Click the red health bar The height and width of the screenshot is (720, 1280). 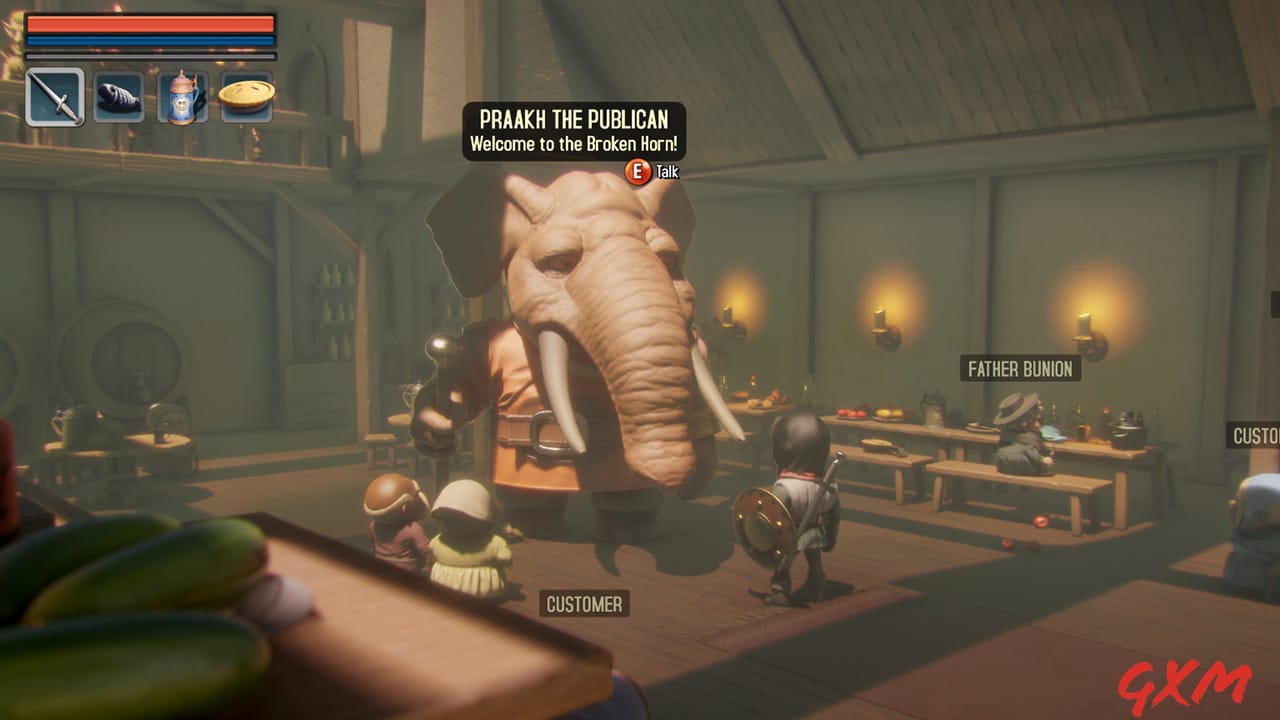(150, 24)
